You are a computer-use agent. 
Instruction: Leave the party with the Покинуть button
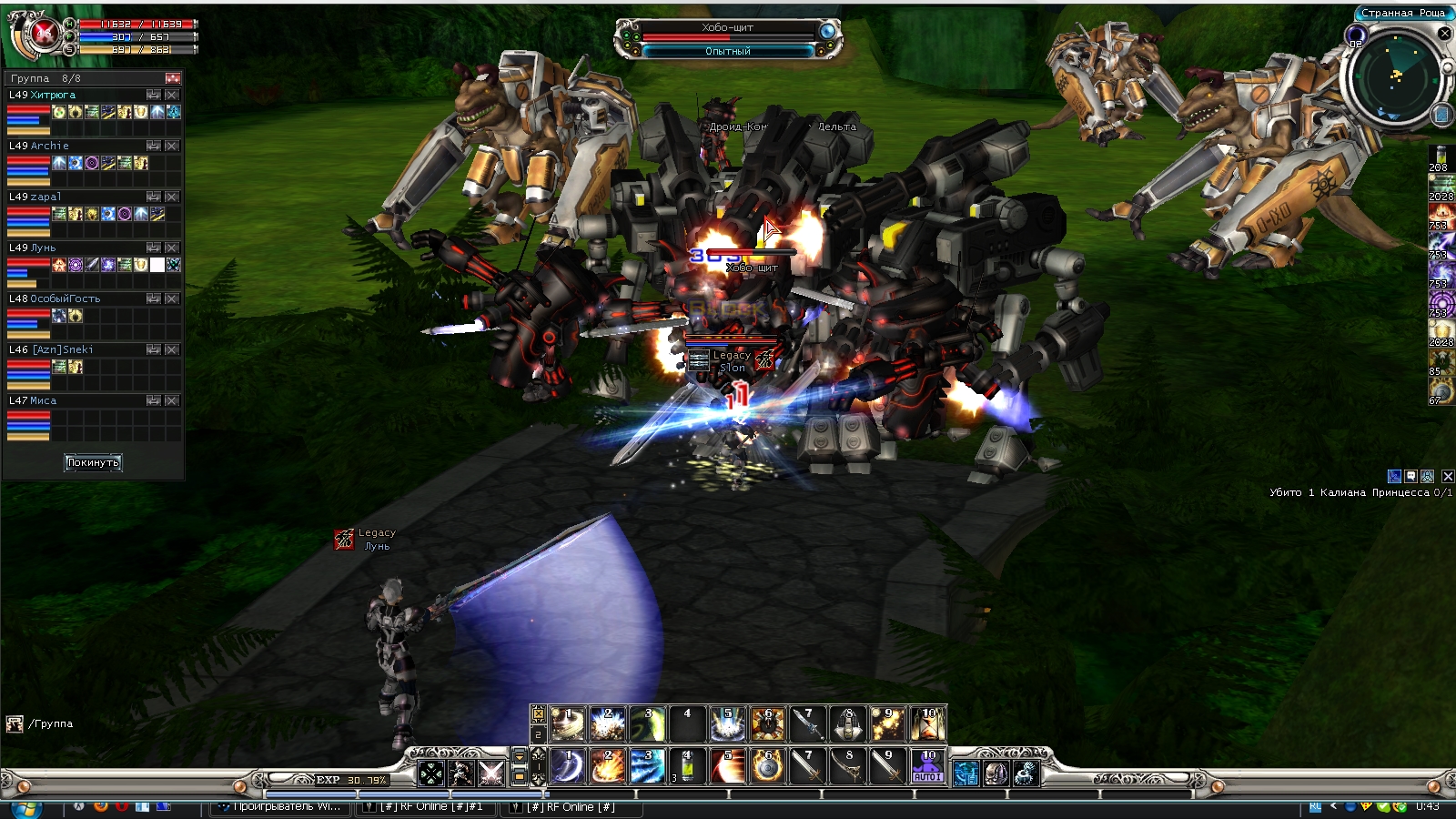pos(92,462)
